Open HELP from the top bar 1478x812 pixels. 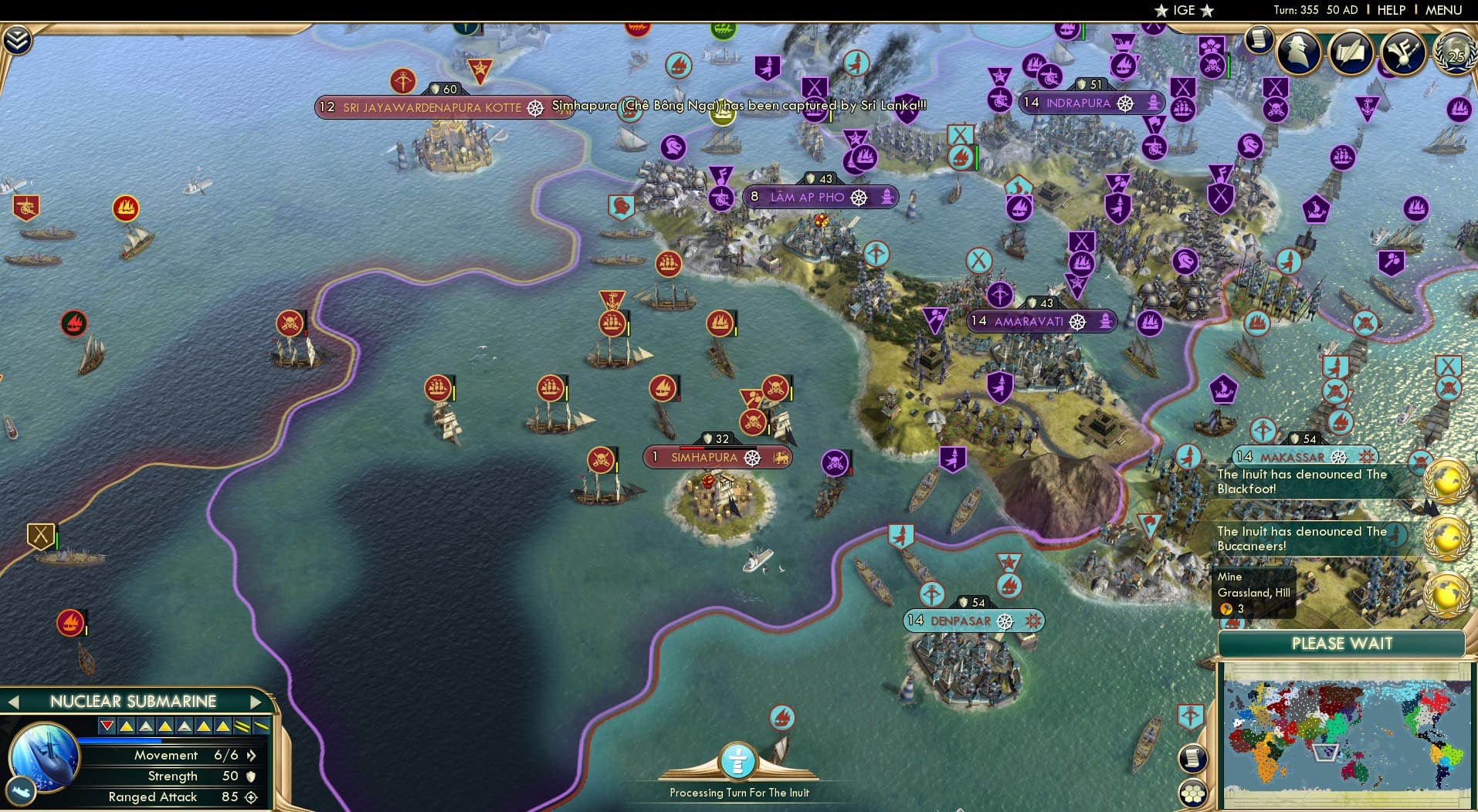(x=1392, y=10)
